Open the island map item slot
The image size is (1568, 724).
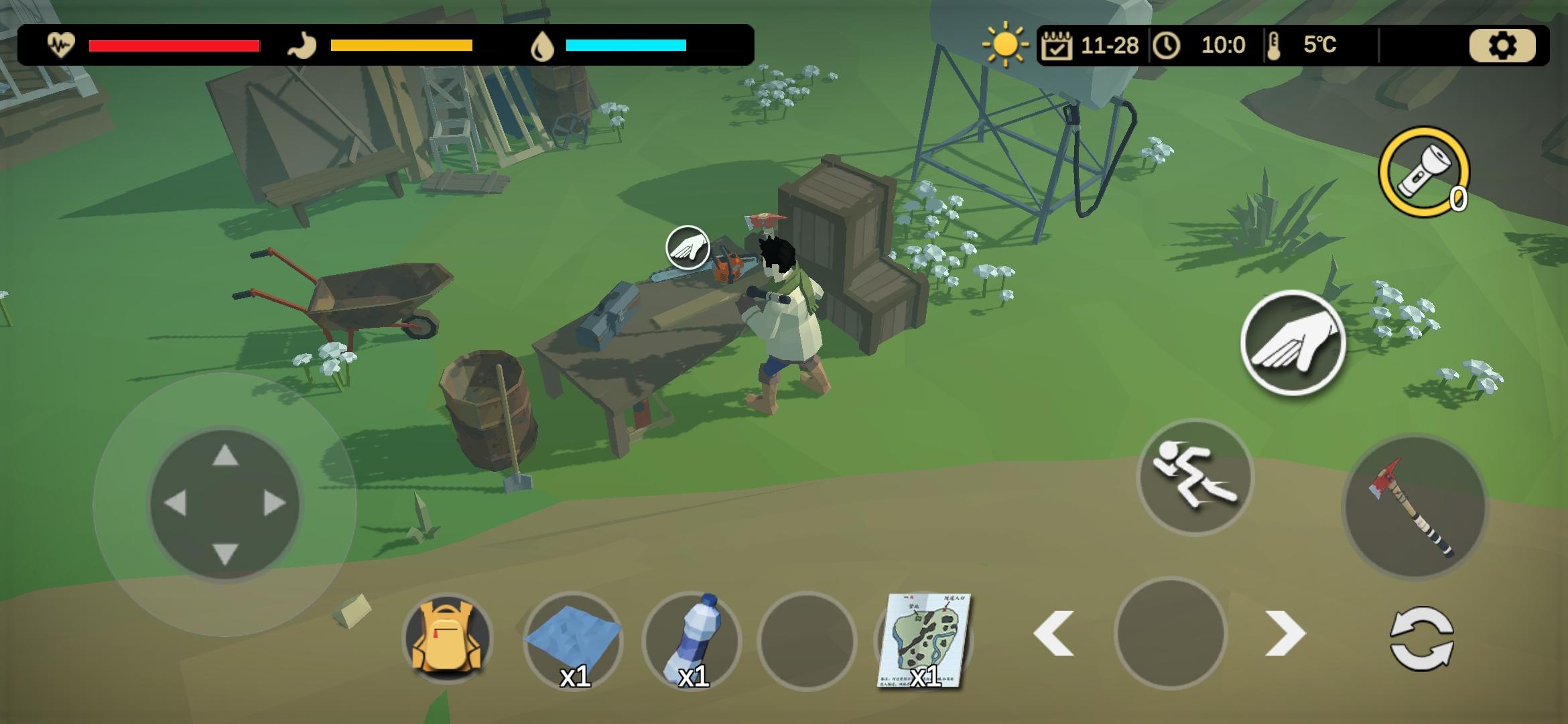coord(924,640)
